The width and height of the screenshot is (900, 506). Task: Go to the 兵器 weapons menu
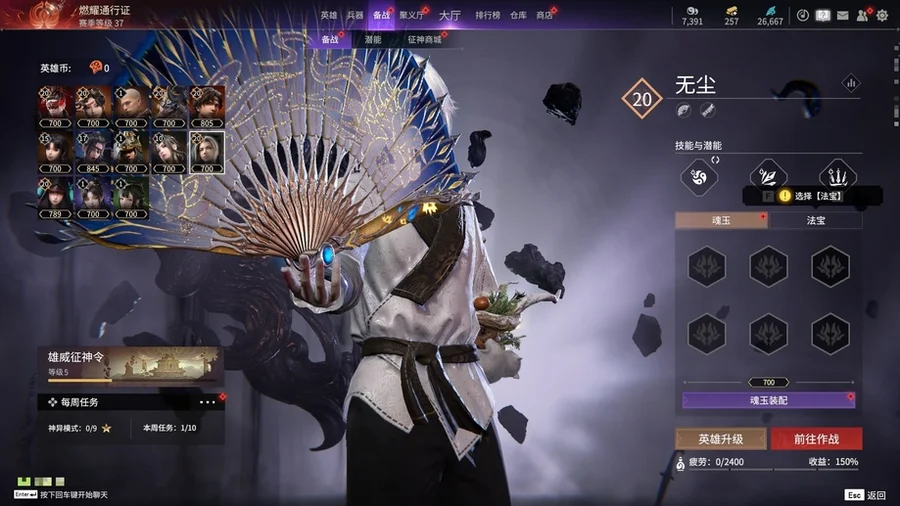tap(355, 15)
